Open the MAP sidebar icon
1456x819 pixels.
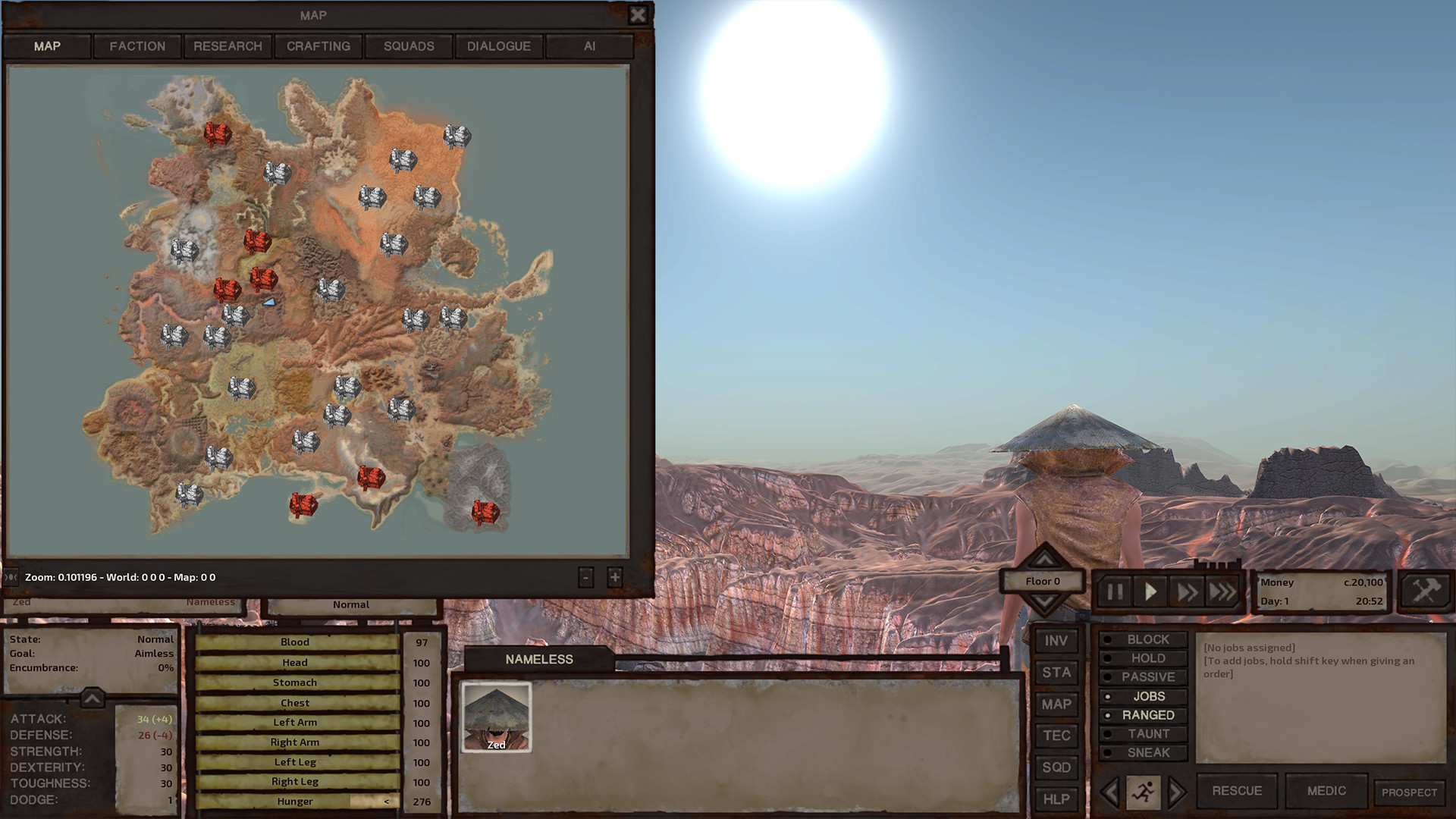[x=1056, y=703]
